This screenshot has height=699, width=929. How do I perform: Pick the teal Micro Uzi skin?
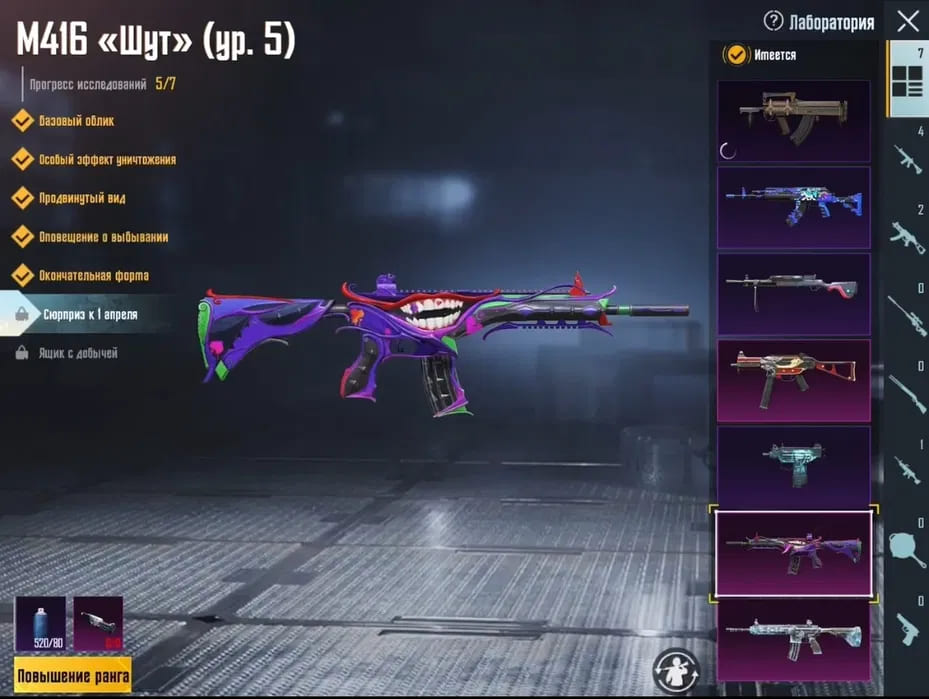tap(793, 466)
